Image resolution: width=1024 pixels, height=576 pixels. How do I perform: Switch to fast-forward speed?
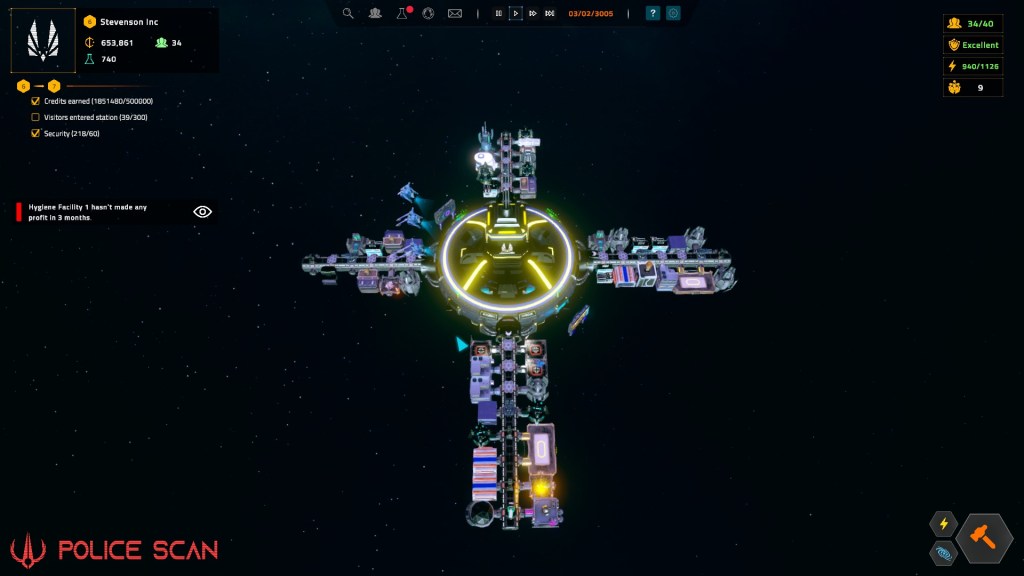[533, 13]
